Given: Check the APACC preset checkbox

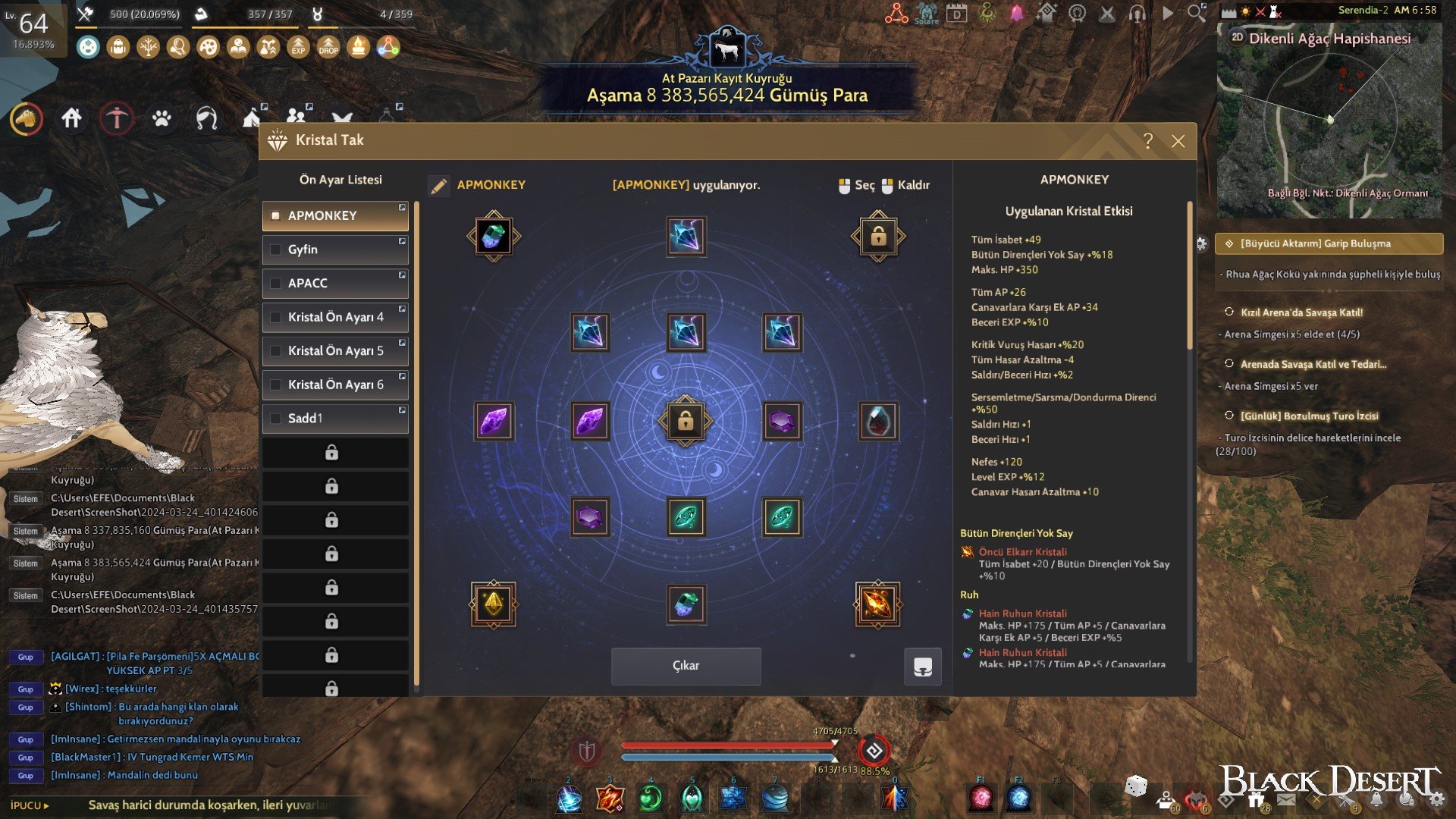Looking at the screenshot, I should (x=276, y=283).
